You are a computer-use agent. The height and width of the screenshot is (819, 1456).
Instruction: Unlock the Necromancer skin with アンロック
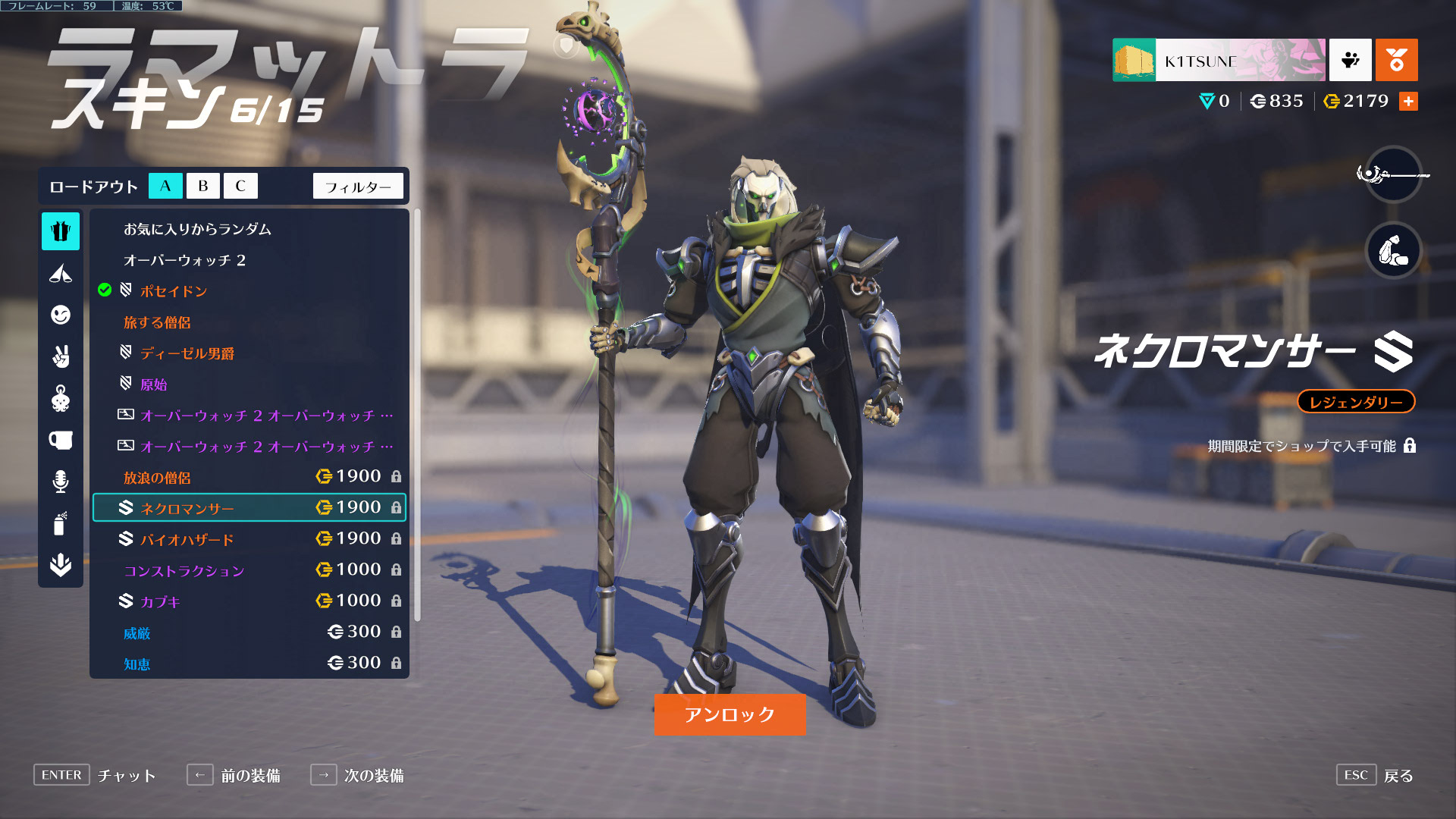[730, 714]
